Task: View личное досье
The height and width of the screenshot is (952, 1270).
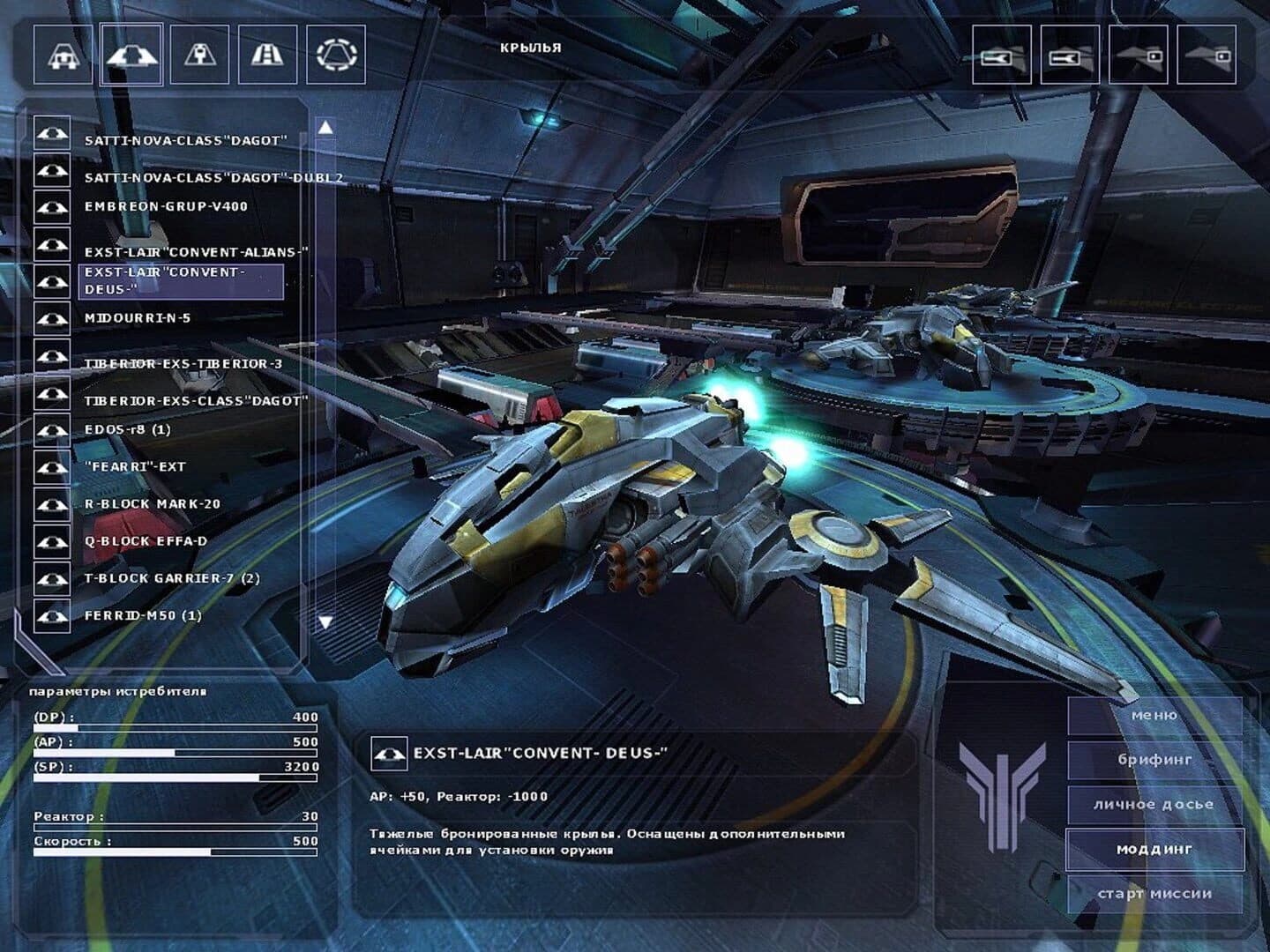Action: pyautogui.click(x=1155, y=803)
